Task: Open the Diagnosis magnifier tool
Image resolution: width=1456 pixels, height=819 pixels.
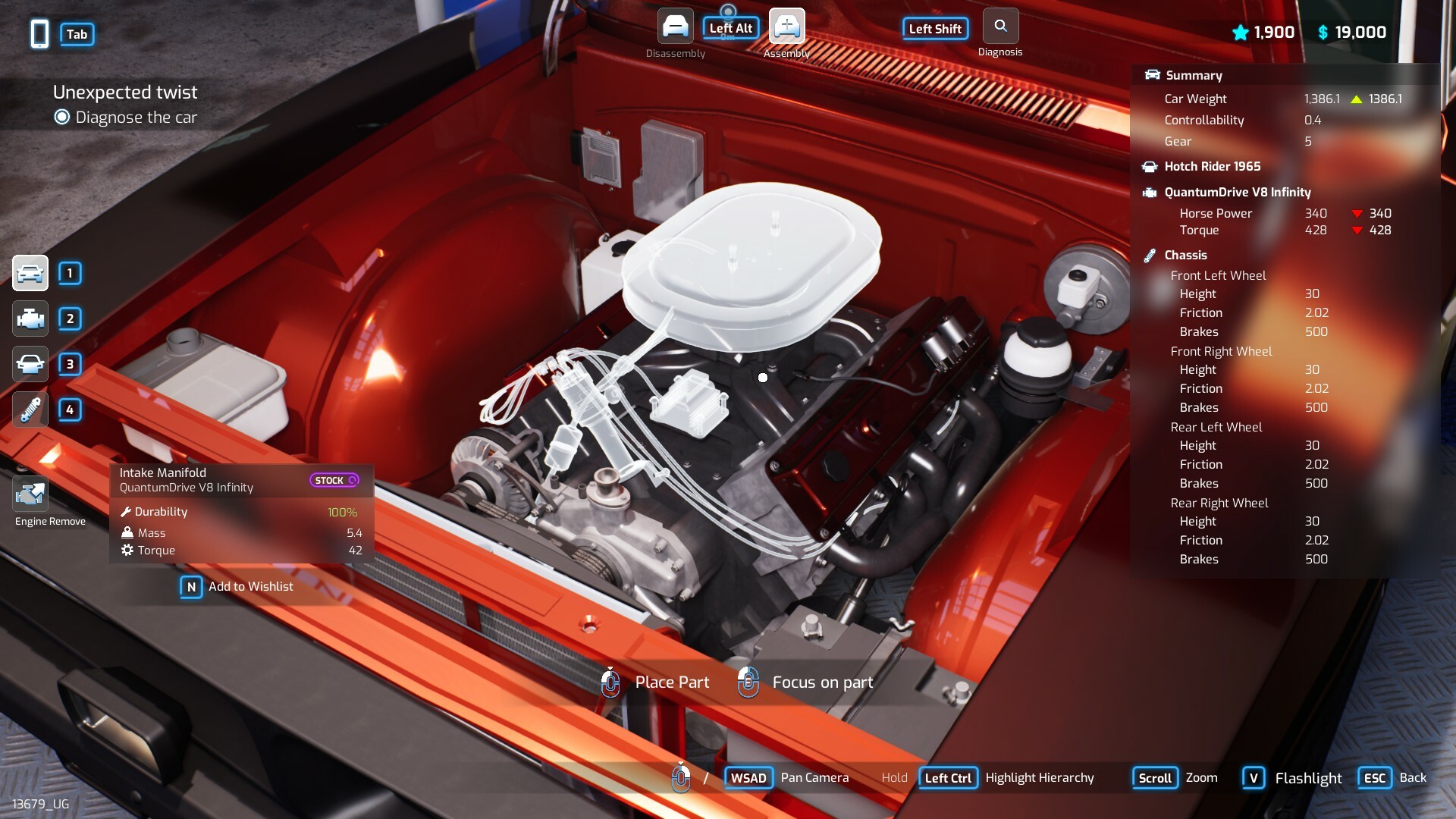Action: (x=1000, y=27)
